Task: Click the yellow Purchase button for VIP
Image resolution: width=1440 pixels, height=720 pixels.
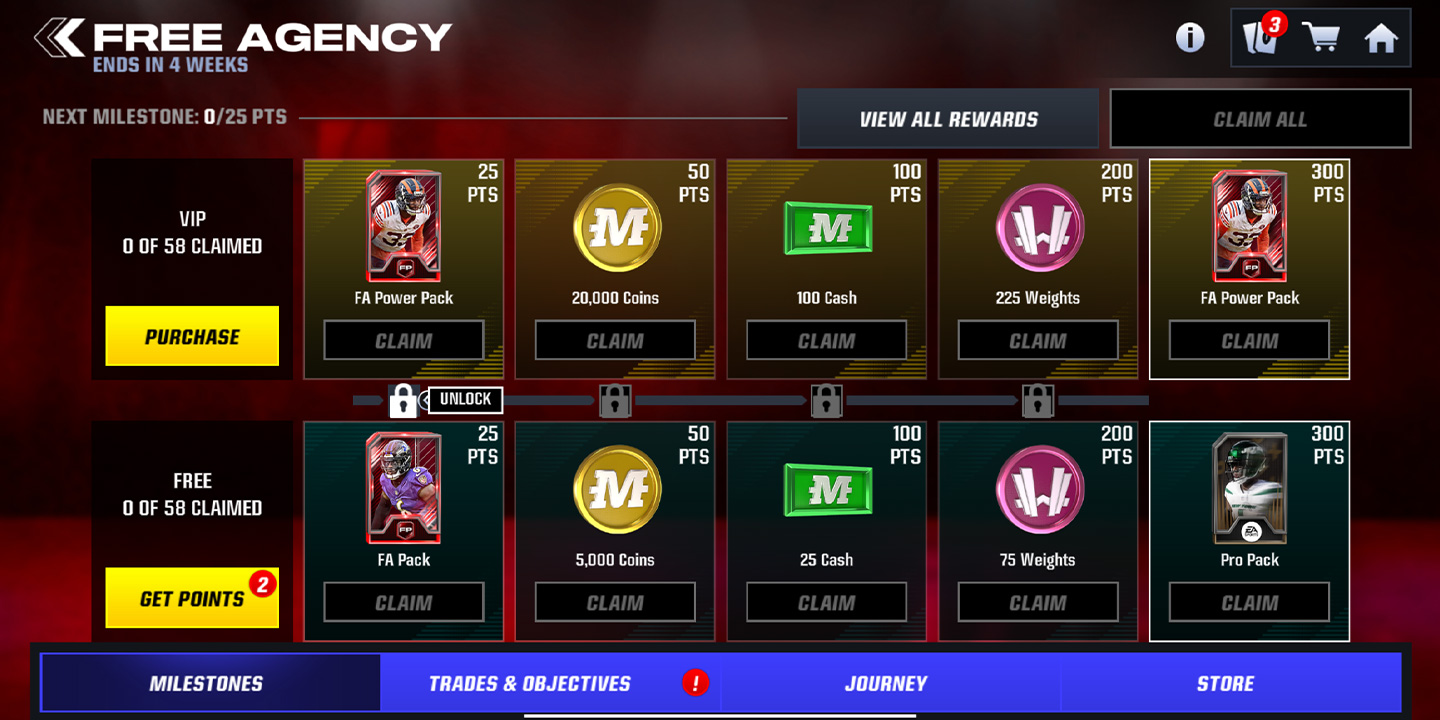Action: coord(191,336)
